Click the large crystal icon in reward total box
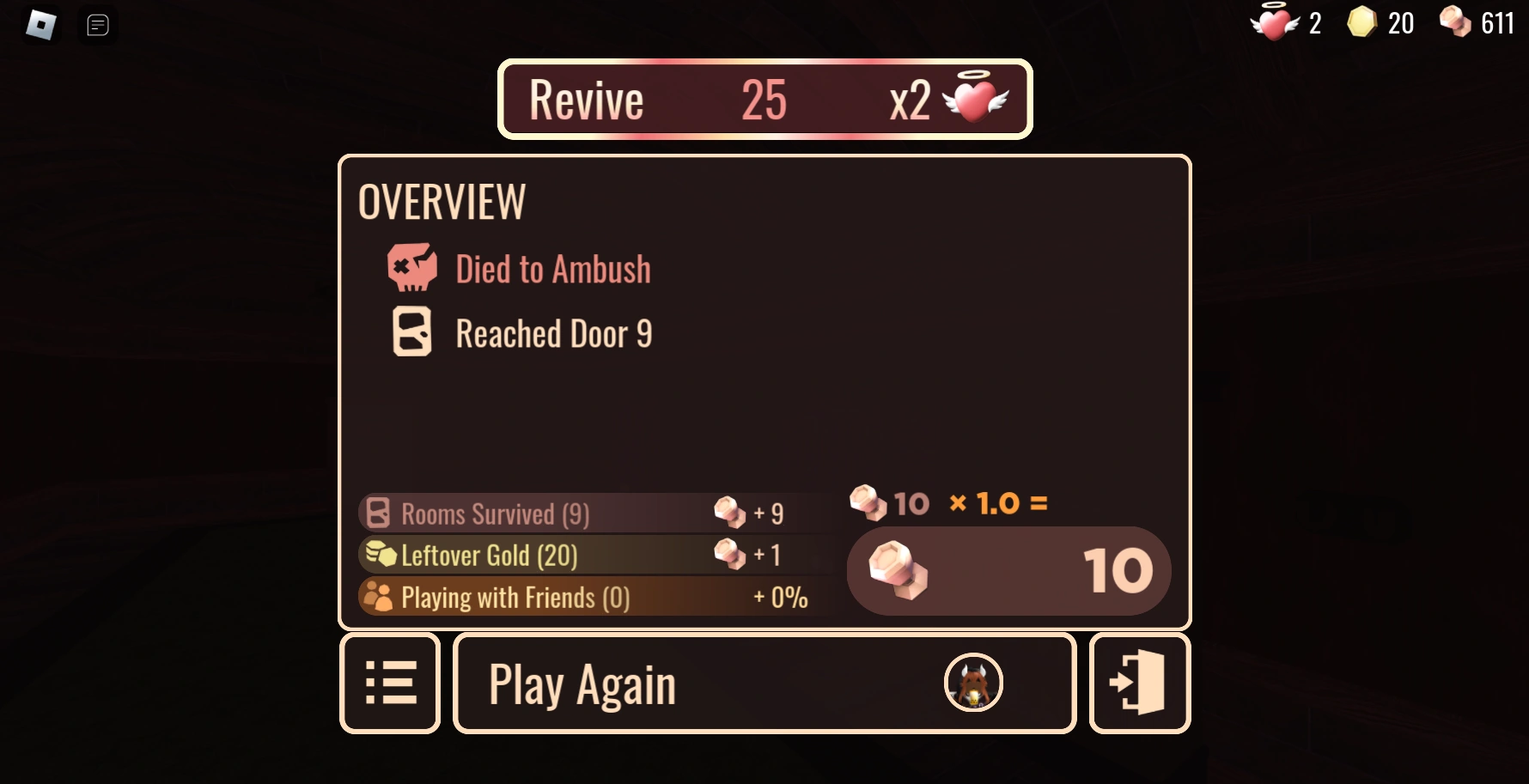This screenshot has width=1529, height=784. [897, 570]
